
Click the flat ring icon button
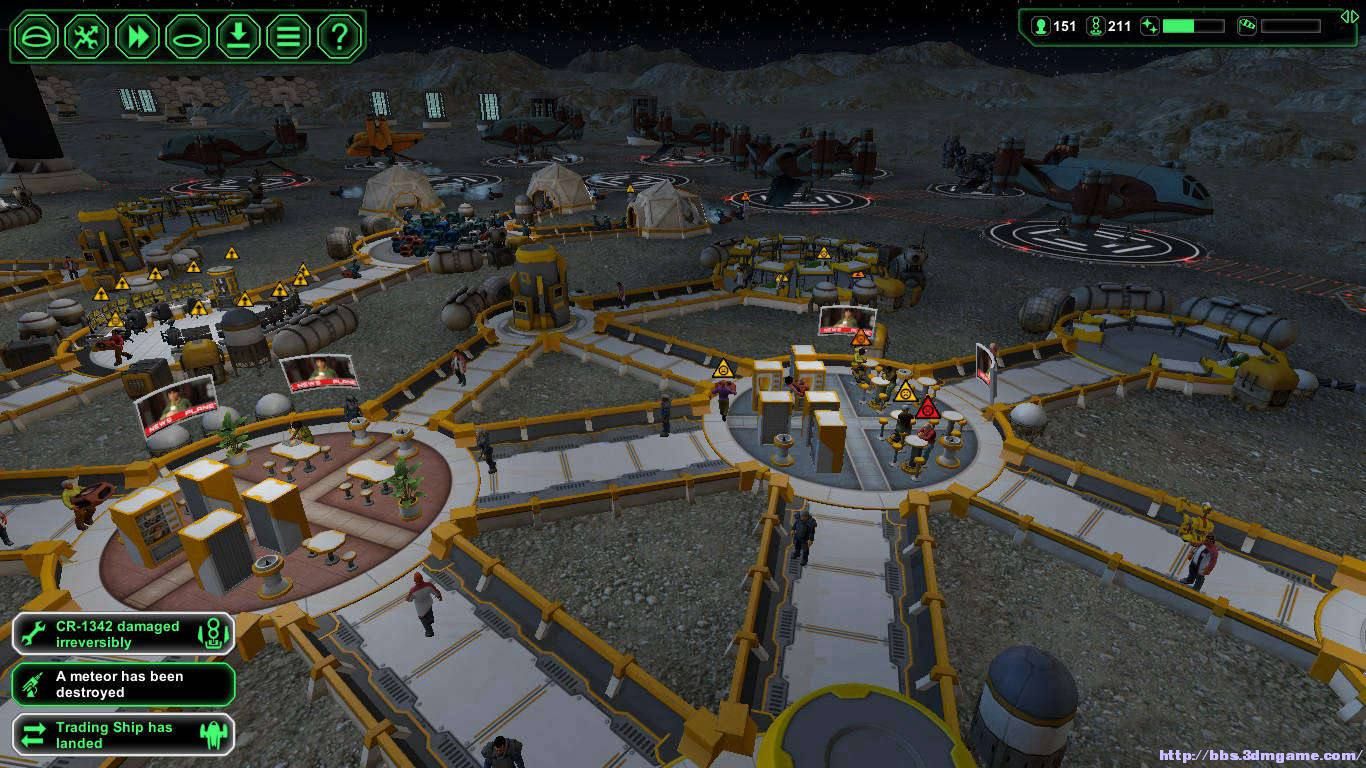coord(187,37)
